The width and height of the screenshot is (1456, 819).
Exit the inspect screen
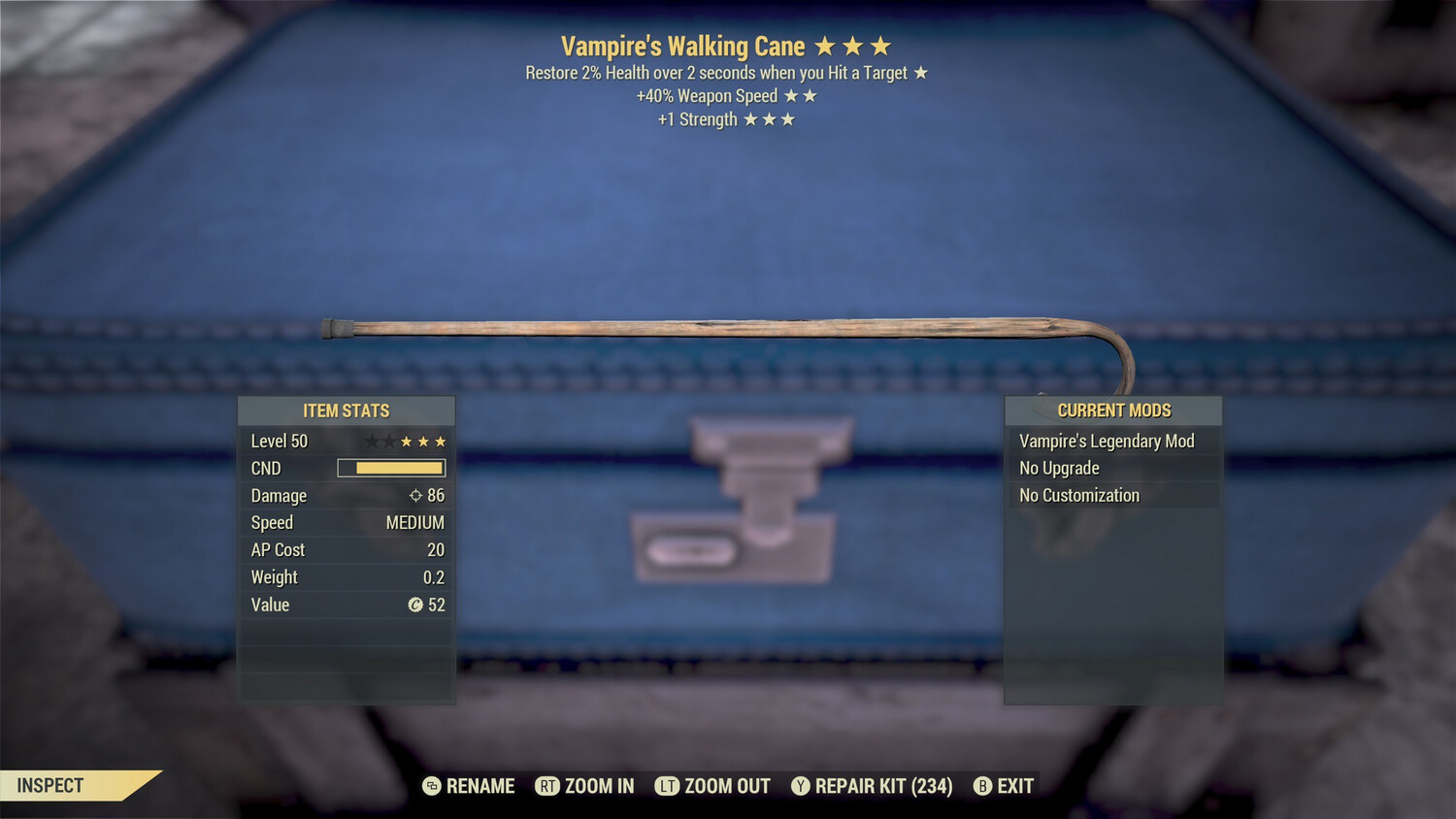point(1005,786)
